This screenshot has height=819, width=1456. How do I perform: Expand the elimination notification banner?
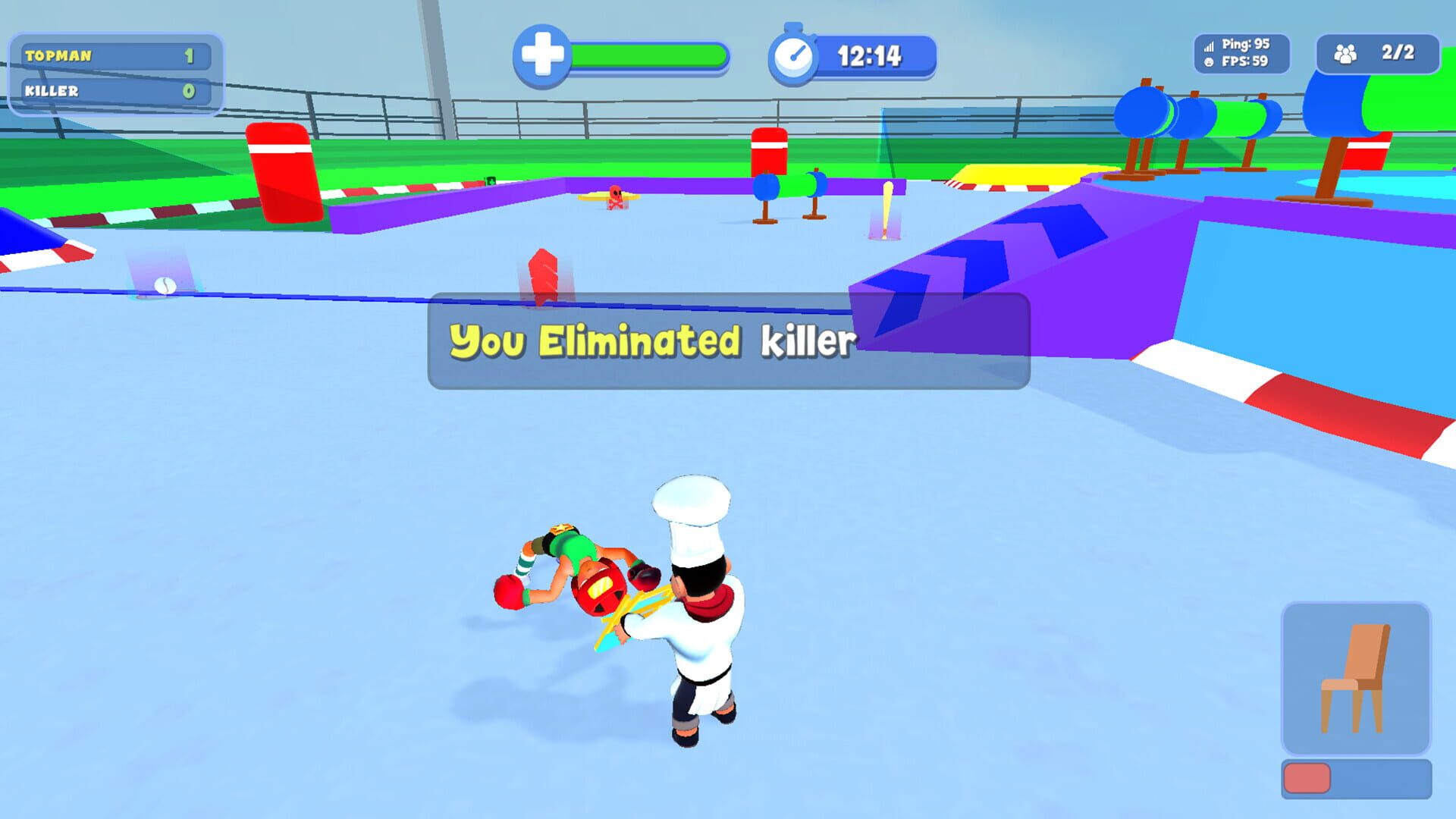coord(728,341)
